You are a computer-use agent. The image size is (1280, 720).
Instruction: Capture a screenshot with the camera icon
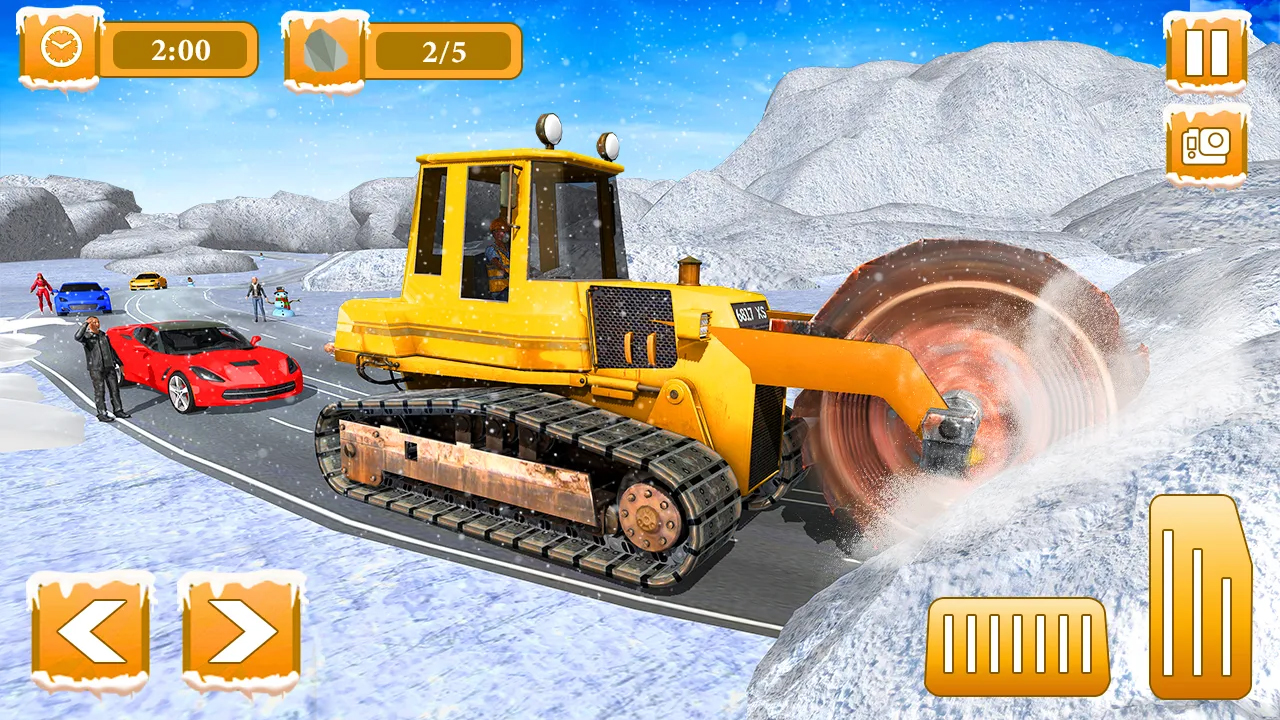(1204, 145)
